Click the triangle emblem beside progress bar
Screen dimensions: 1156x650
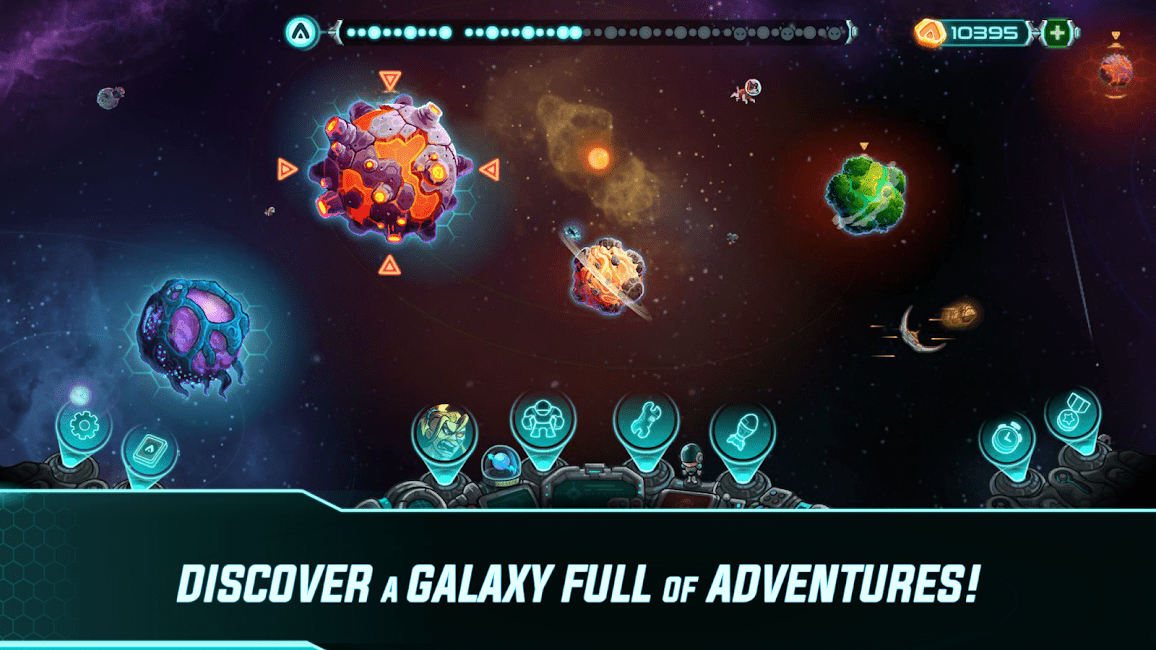click(302, 33)
